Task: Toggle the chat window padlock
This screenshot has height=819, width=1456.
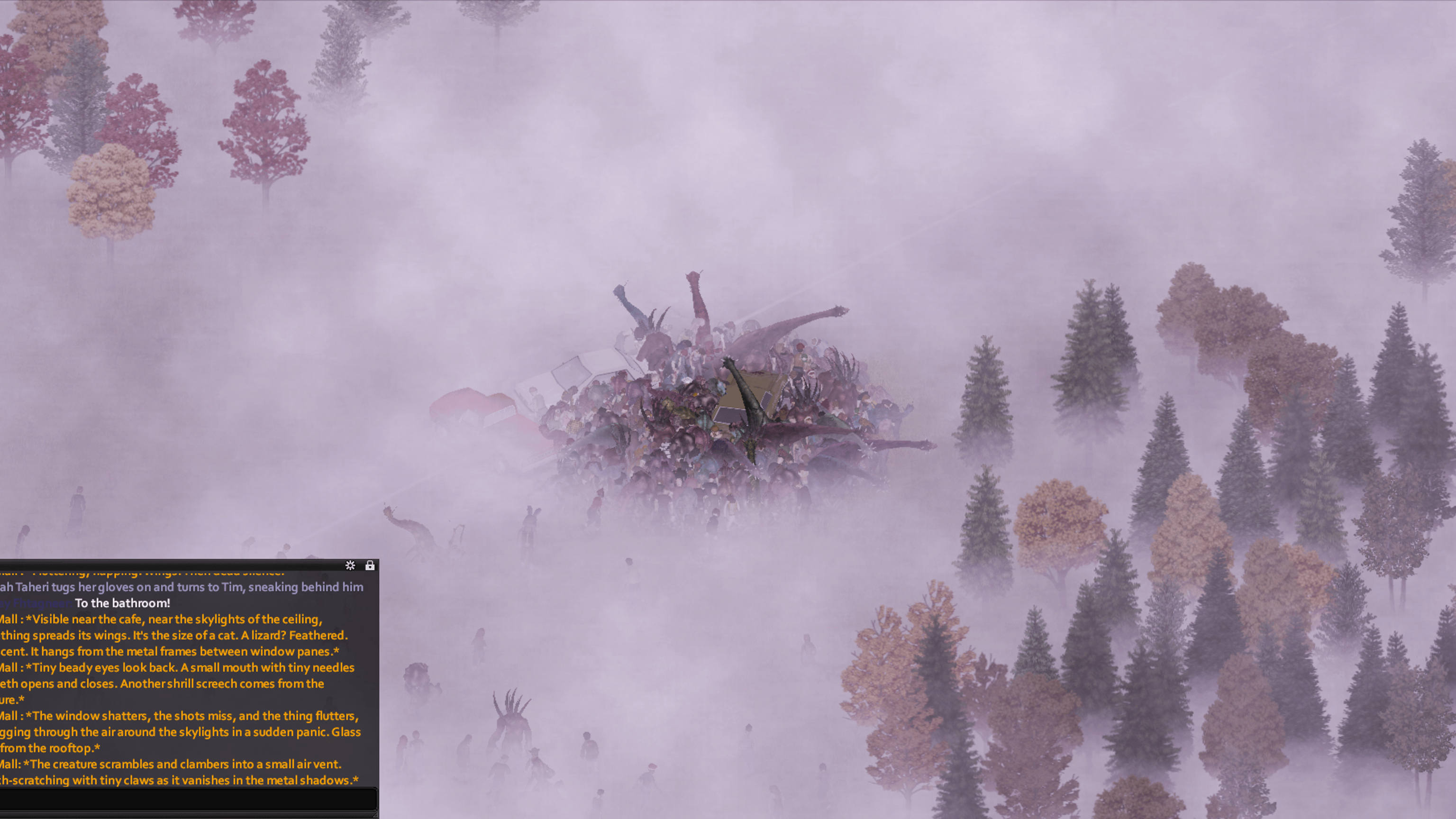Action: (x=370, y=565)
